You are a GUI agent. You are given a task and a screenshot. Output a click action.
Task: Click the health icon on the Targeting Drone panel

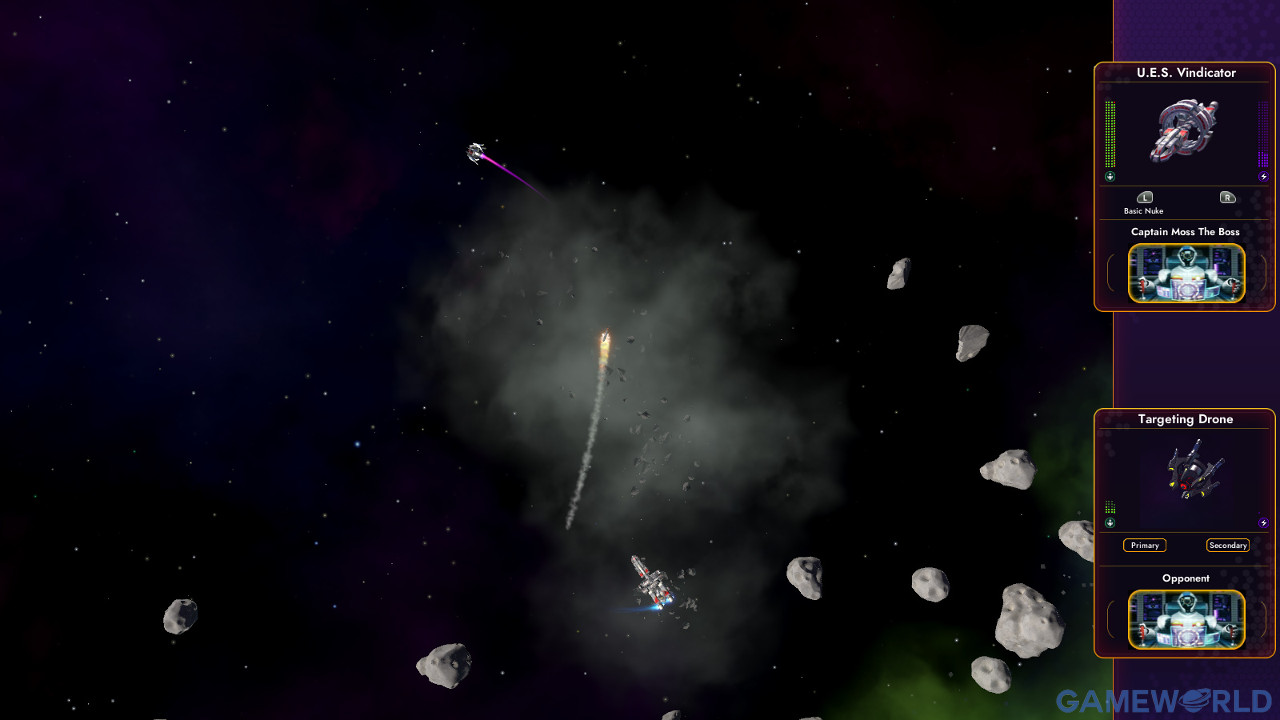[x=1109, y=522]
